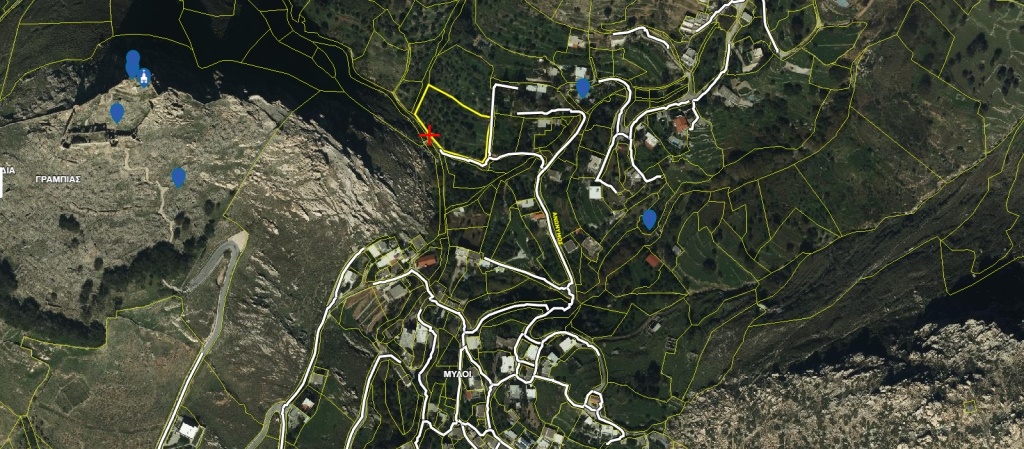Open the blue marker beside the ΓΡΑΜΠΙΑΣ label
Image resolution: width=1024 pixels, height=449 pixels.
[x=179, y=177]
